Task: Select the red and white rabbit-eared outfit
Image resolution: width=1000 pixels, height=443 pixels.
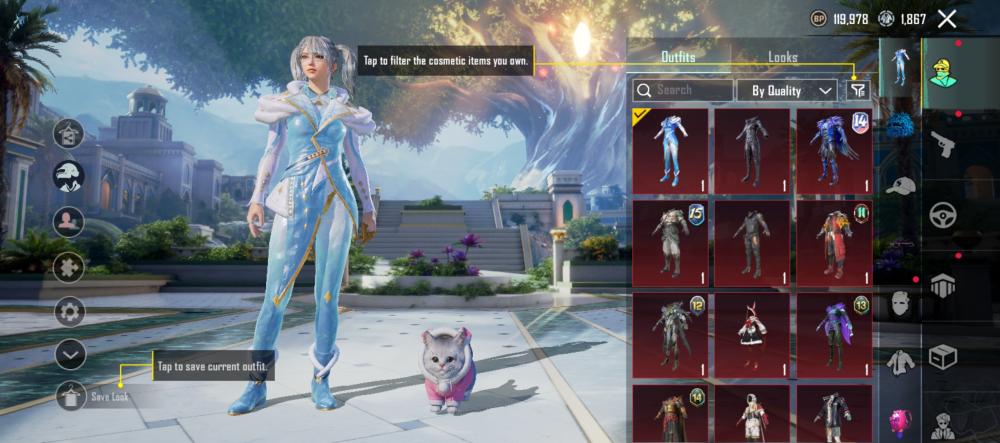Action: [752, 335]
